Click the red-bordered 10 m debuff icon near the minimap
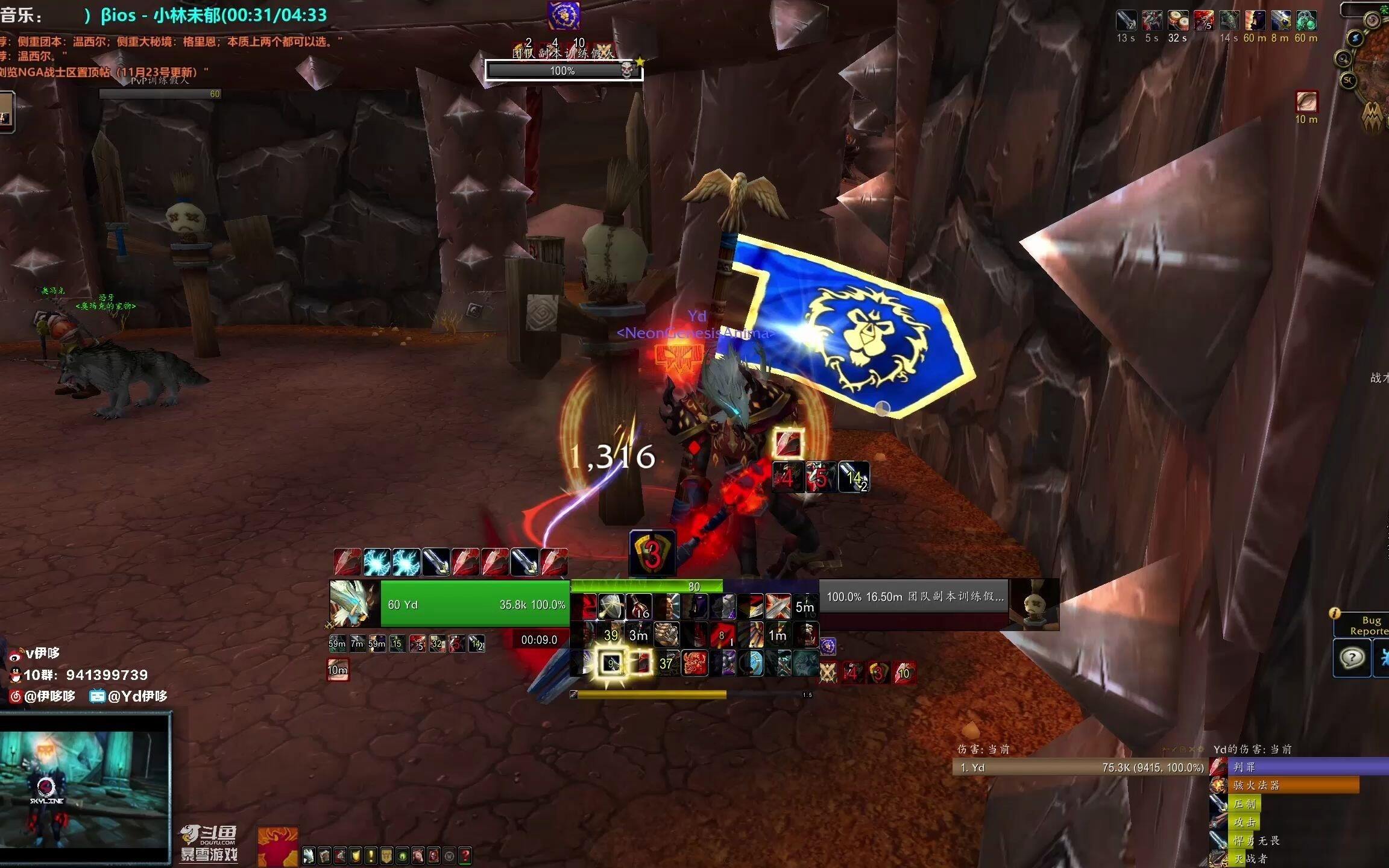The width and height of the screenshot is (1389, 868). coord(1306,101)
